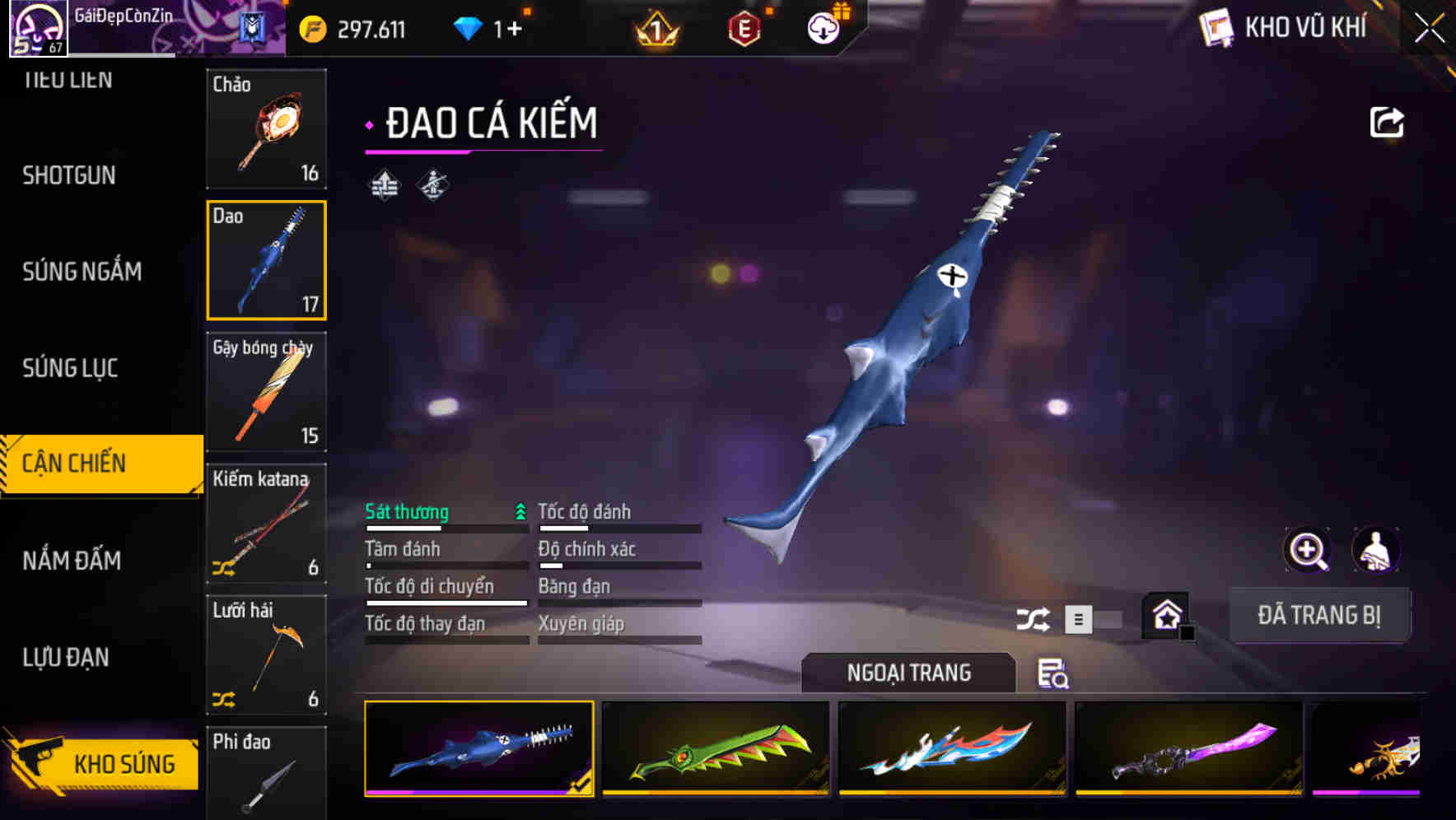Click the character preview icon beside the magnifier

[x=1376, y=550]
